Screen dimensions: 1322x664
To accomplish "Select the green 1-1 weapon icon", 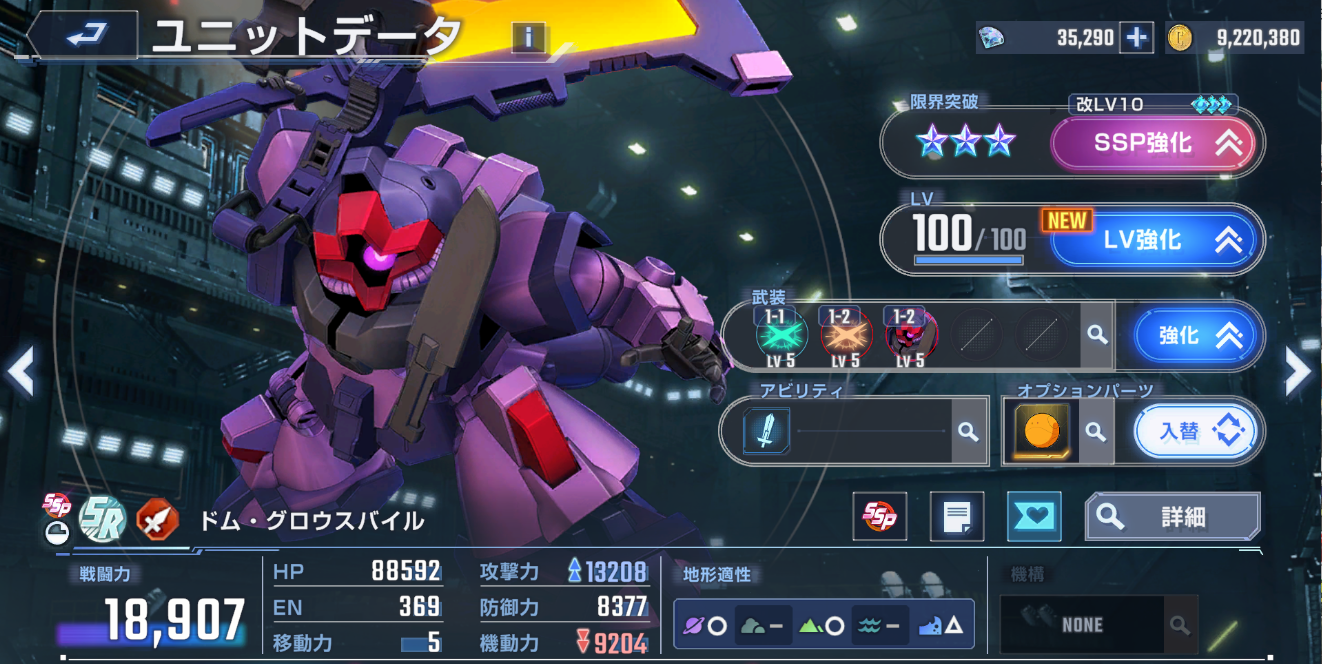I will click(x=774, y=335).
